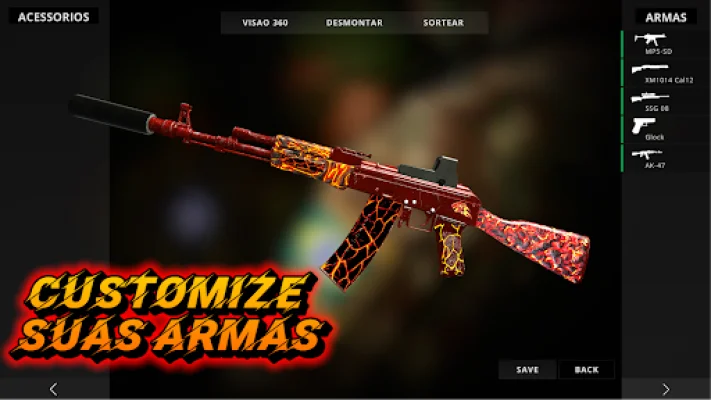
Task: Choose the Desmontar option
Action: pos(354,23)
